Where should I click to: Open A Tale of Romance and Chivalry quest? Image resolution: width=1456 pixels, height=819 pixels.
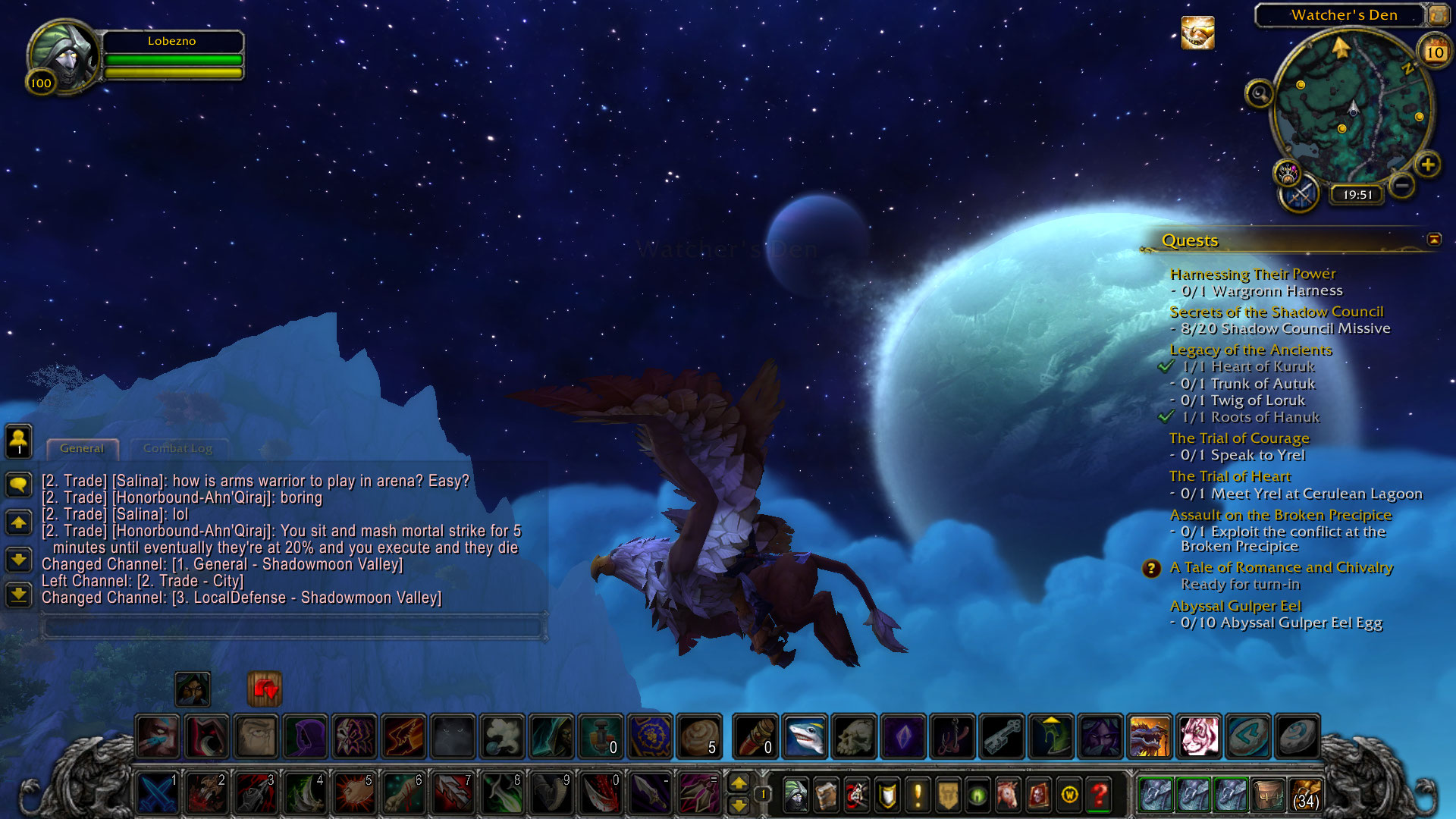pyautogui.click(x=1281, y=567)
